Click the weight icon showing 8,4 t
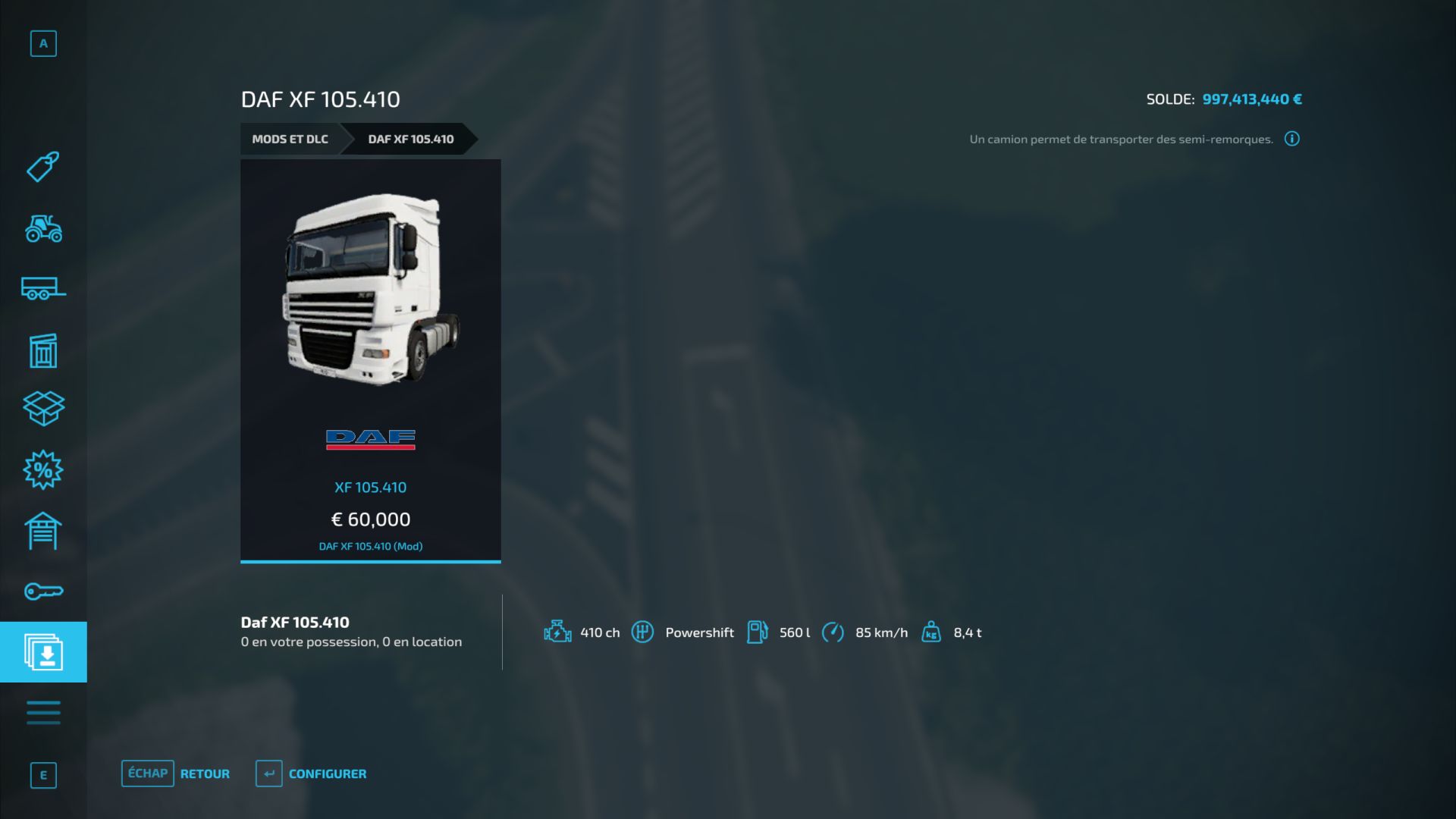1456x819 pixels. point(930,632)
